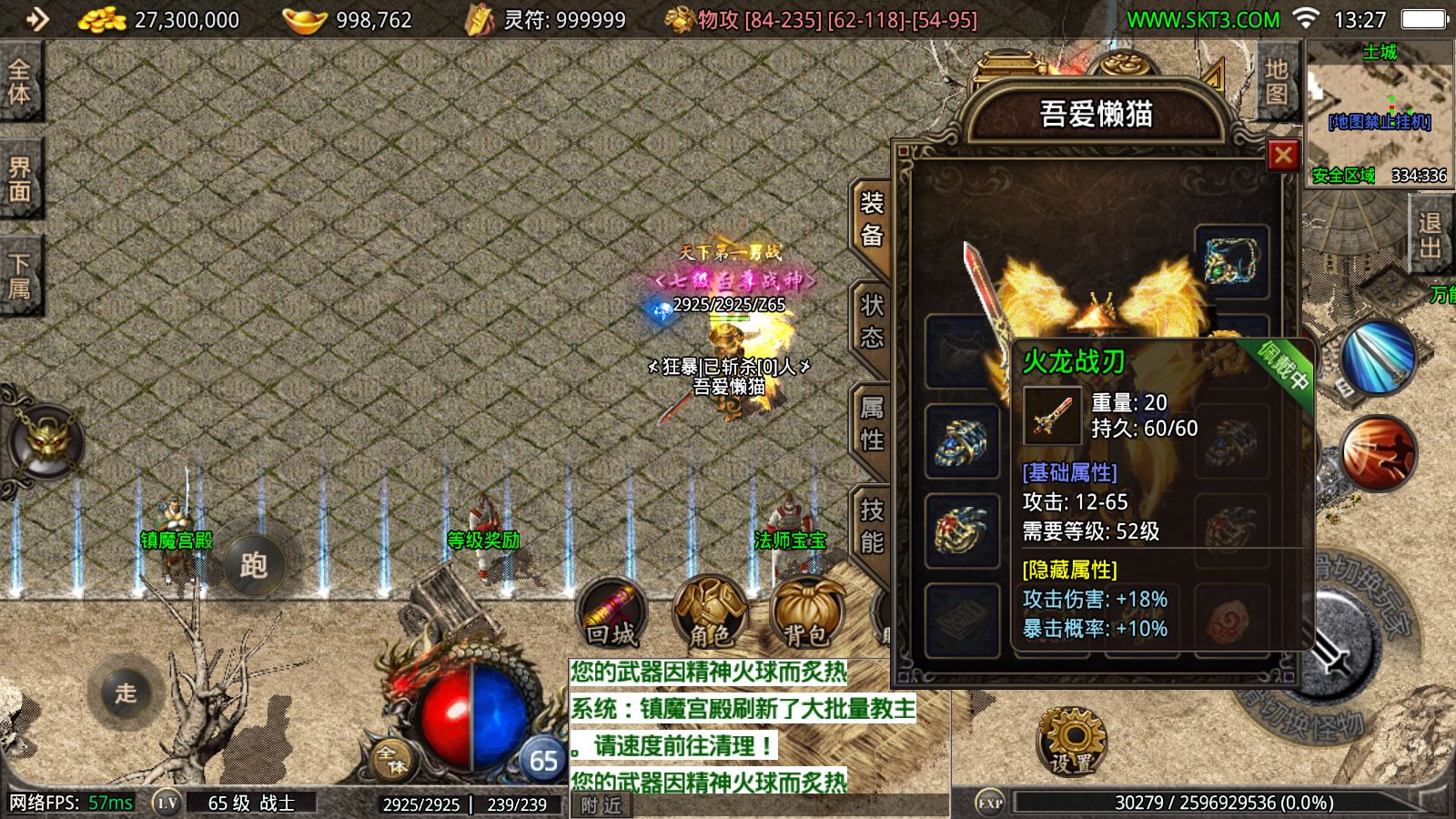Click the 回城 return-to-town button
The width and height of the screenshot is (1456, 819).
coord(611,613)
